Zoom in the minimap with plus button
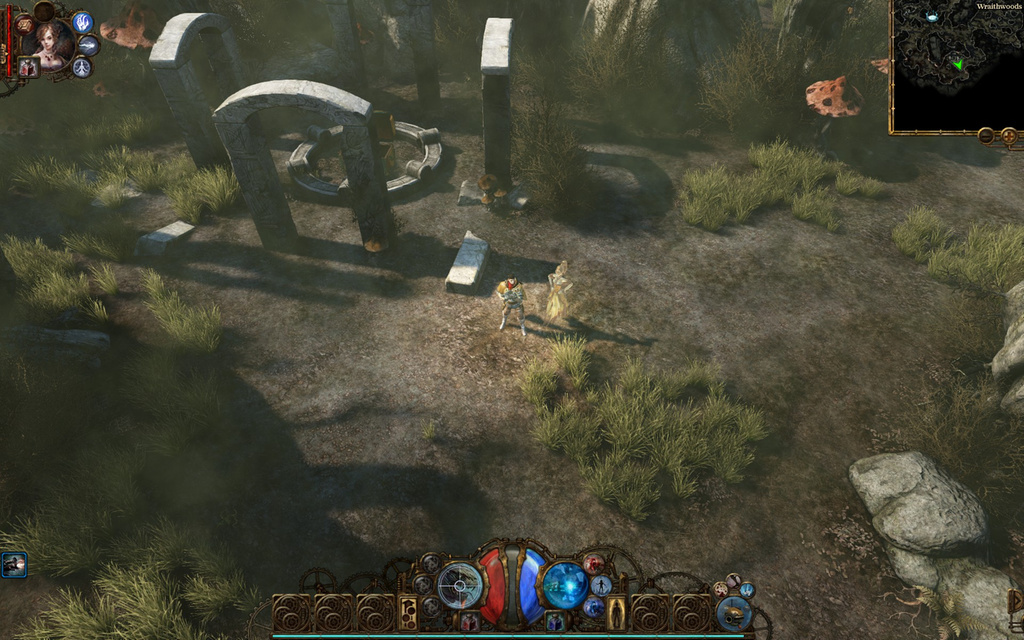The image size is (1024, 640). [1008, 135]
